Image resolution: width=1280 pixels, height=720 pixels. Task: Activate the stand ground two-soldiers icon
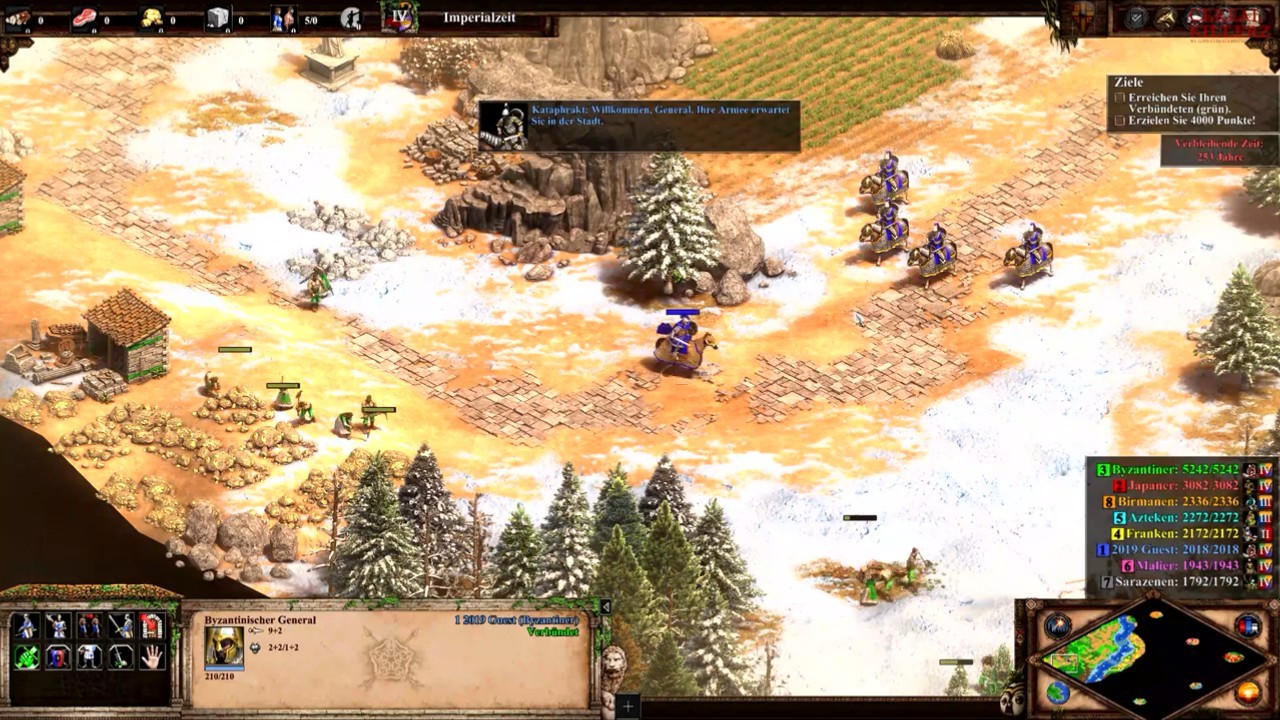click(x=90, y=626)
